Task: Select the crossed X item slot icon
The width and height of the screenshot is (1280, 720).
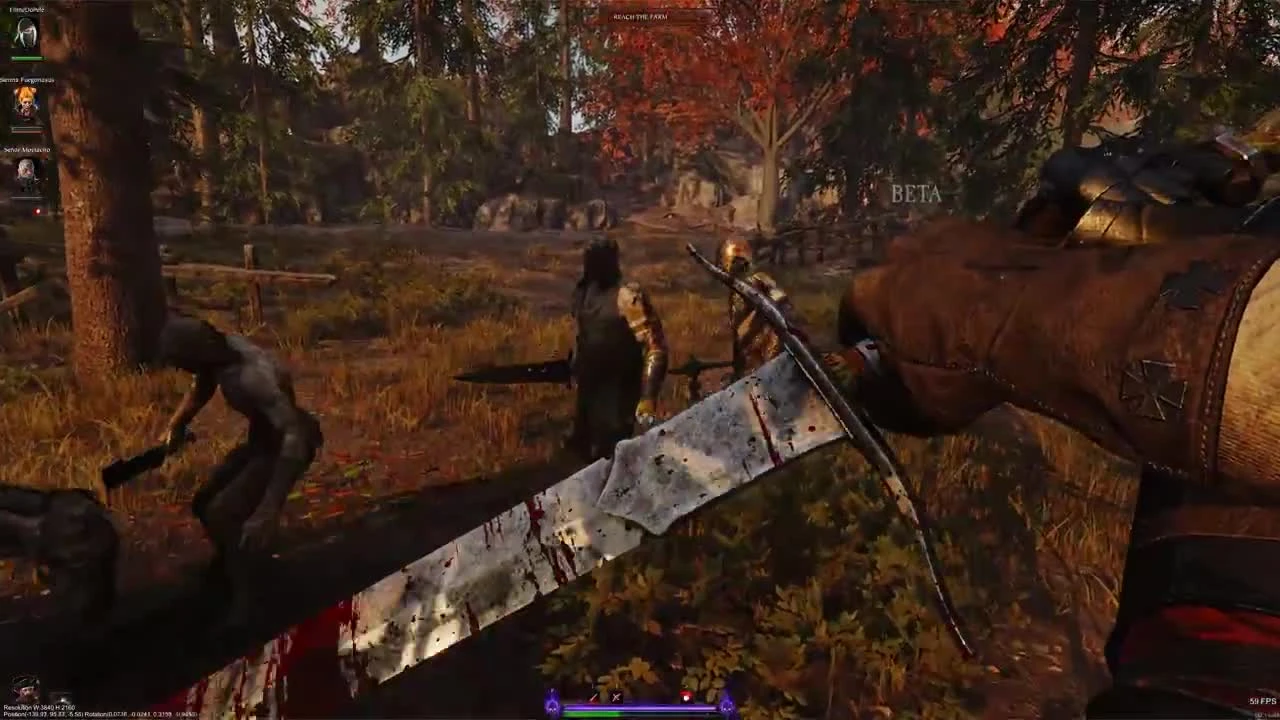Action: tap(616, 697)
